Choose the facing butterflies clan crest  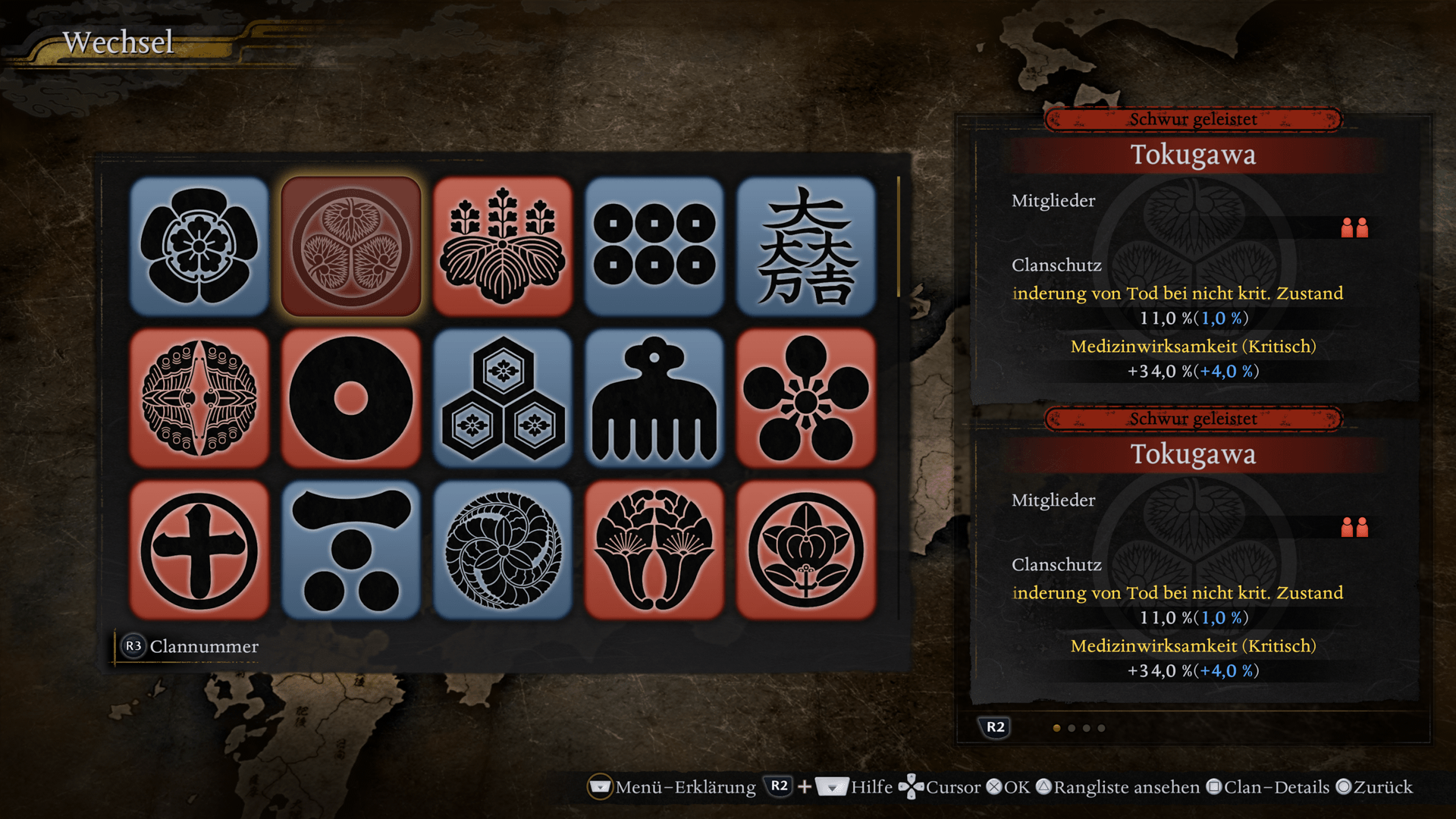coord(199,398)
